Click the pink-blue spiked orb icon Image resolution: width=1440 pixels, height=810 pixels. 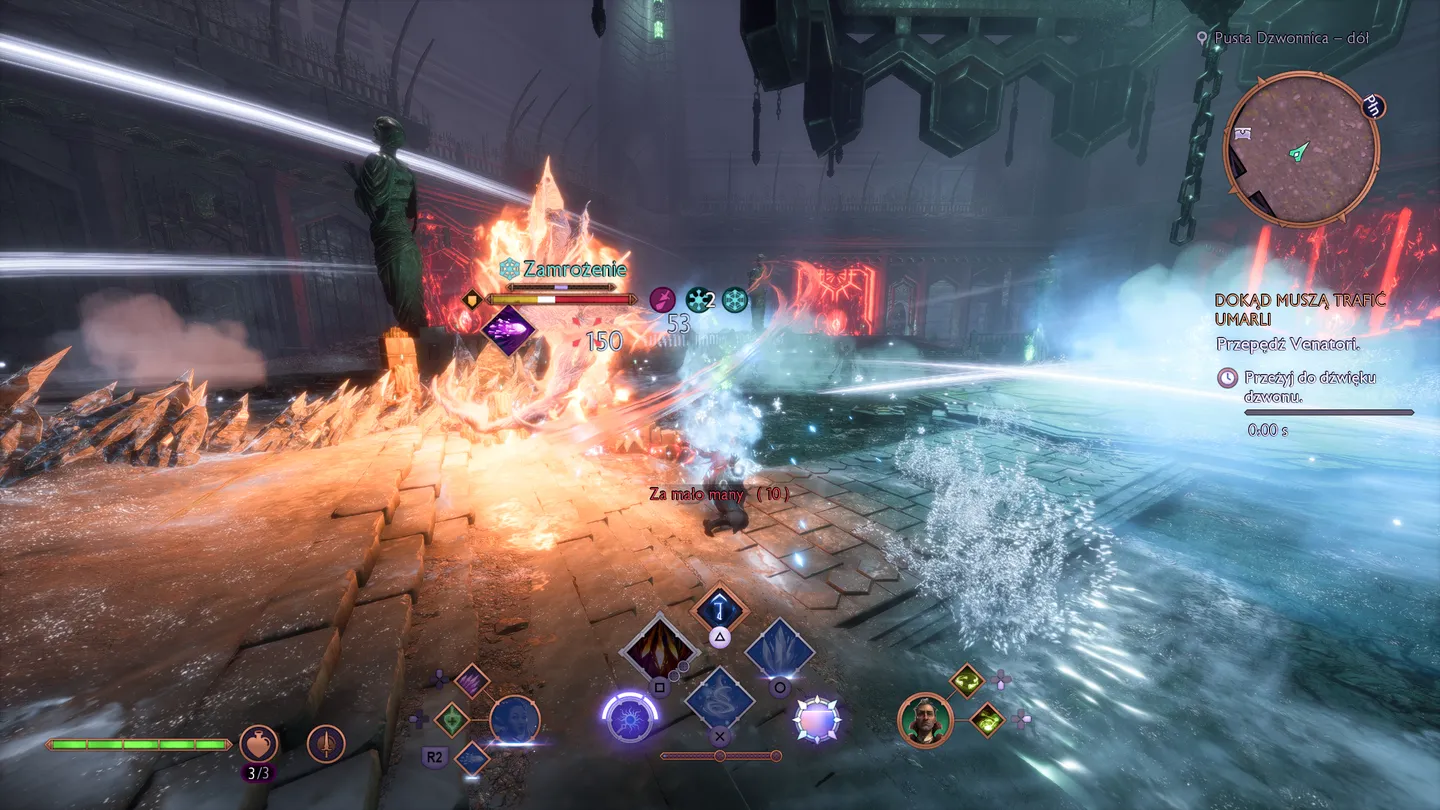[817, 720]
